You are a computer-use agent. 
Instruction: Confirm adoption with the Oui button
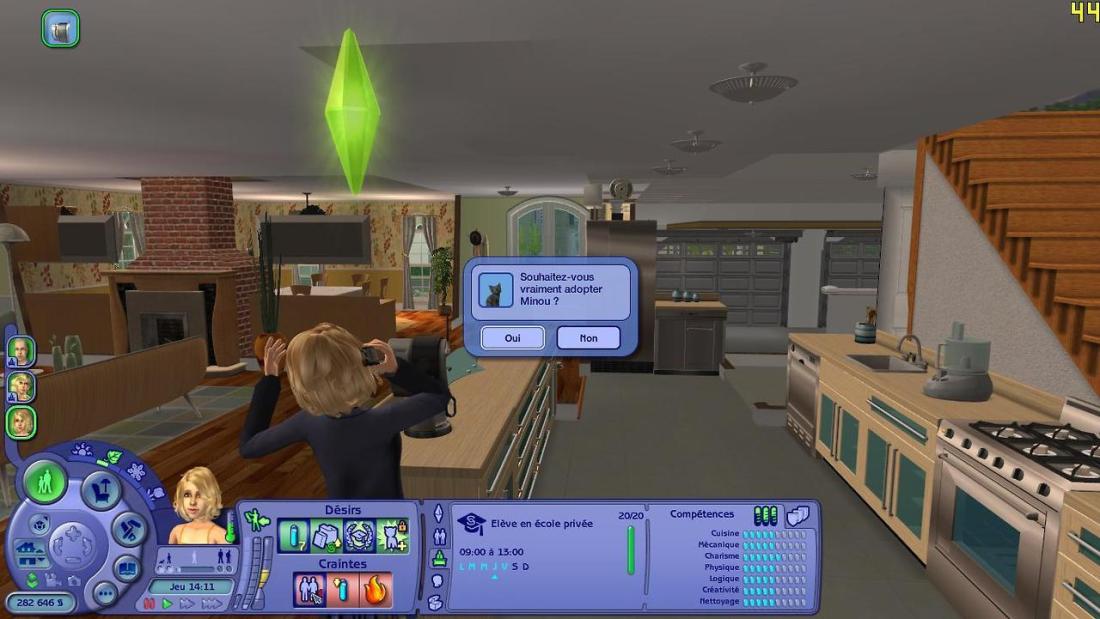512,338
